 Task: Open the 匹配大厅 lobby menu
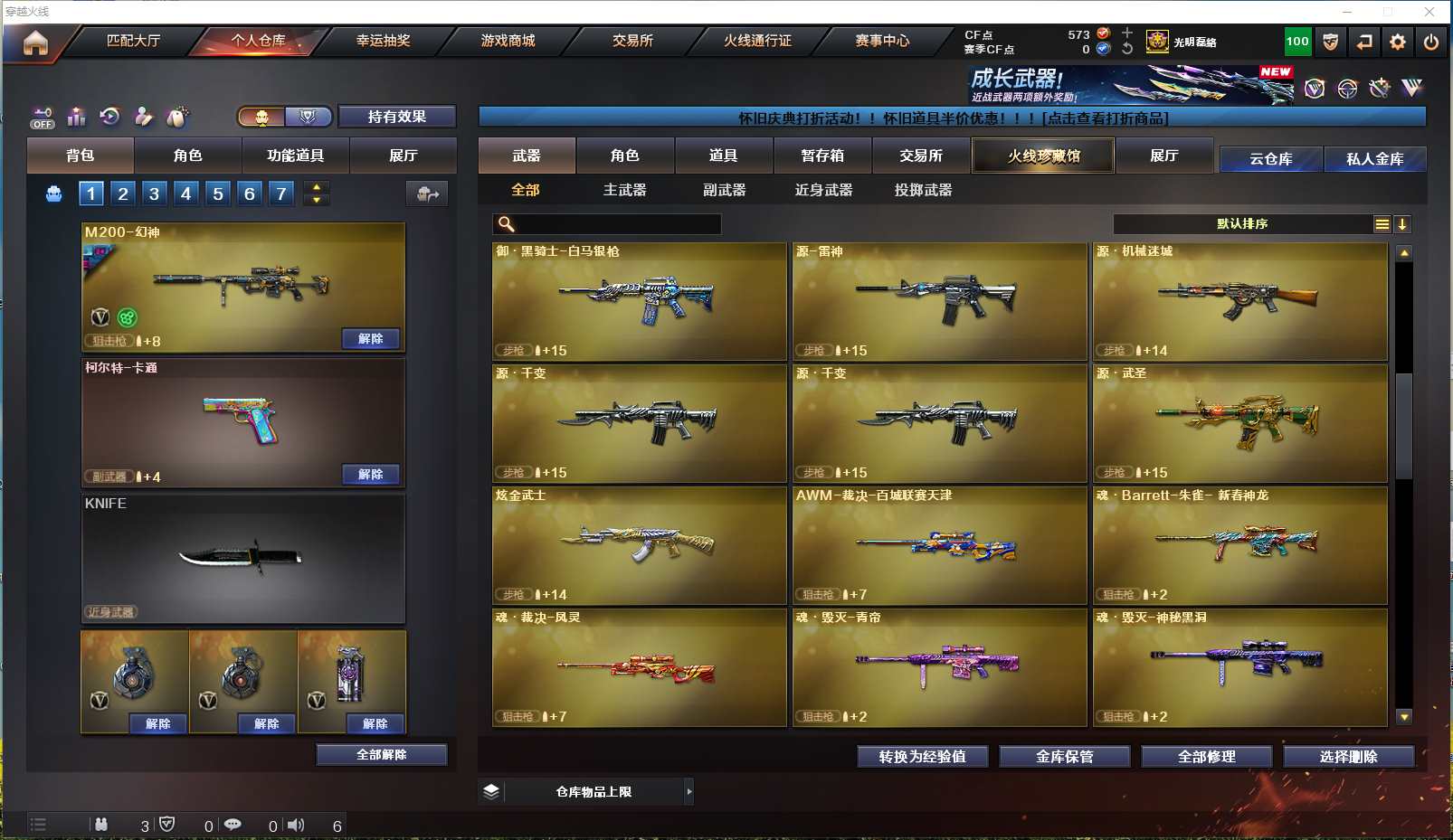click(133, 41)
